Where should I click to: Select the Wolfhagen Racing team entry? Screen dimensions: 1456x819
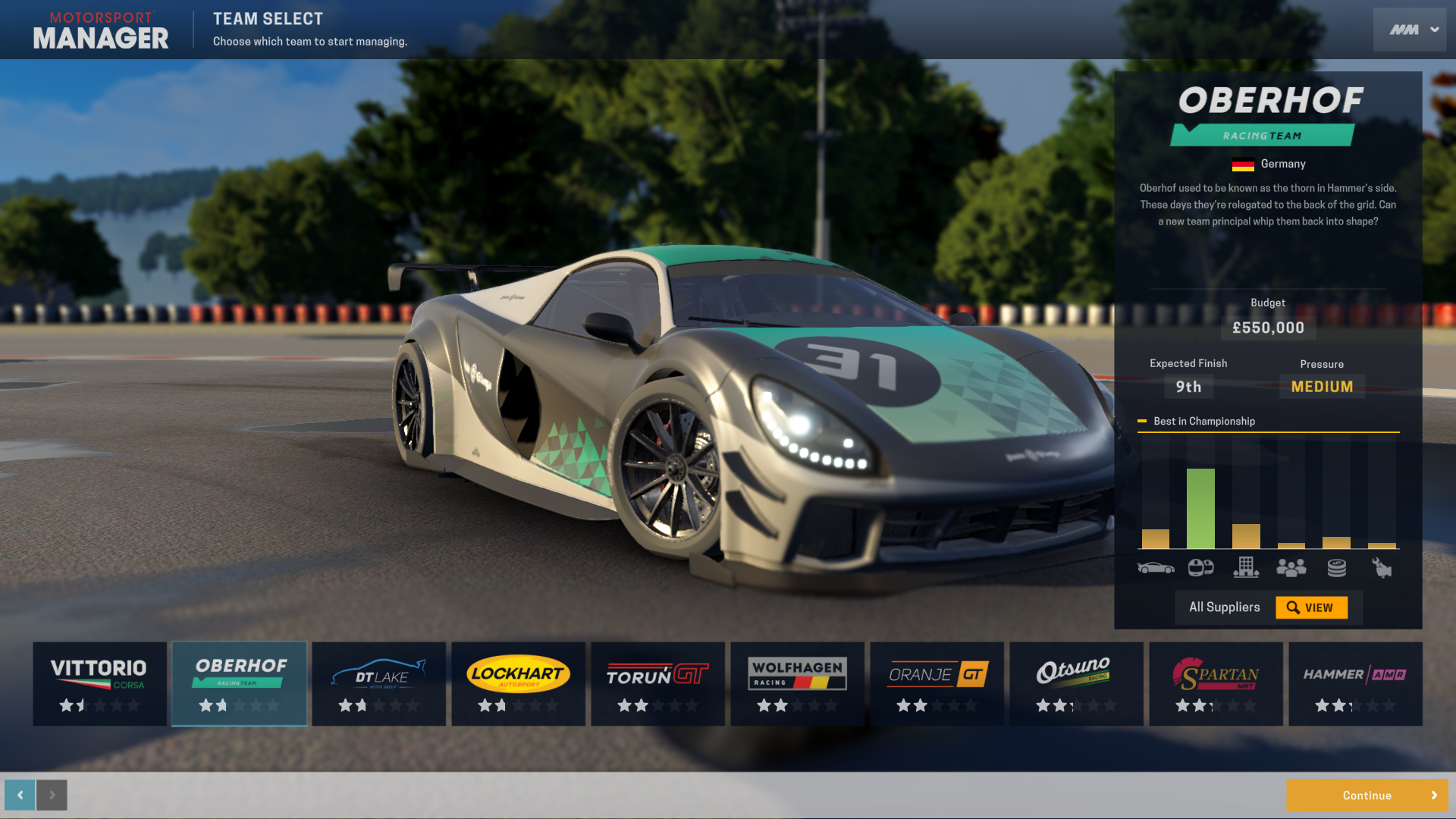[797, 683]
